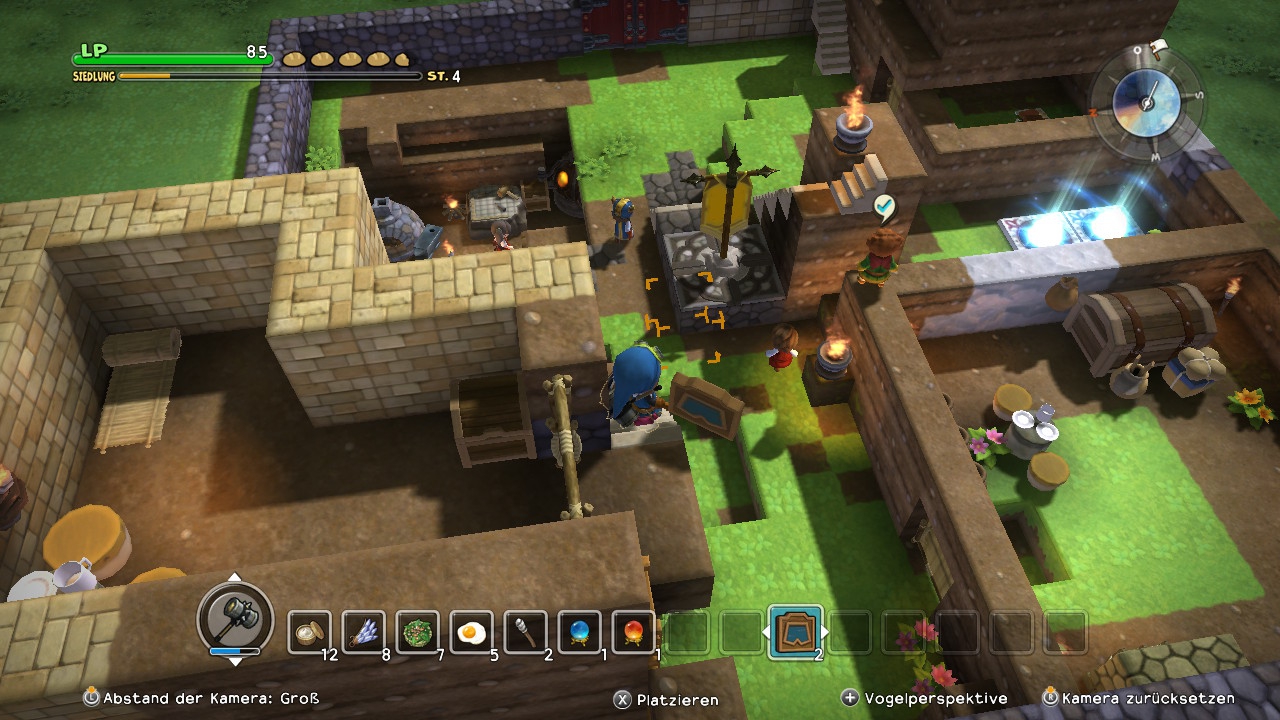
Task: Open the compass in the corner
Action: 1145,98
